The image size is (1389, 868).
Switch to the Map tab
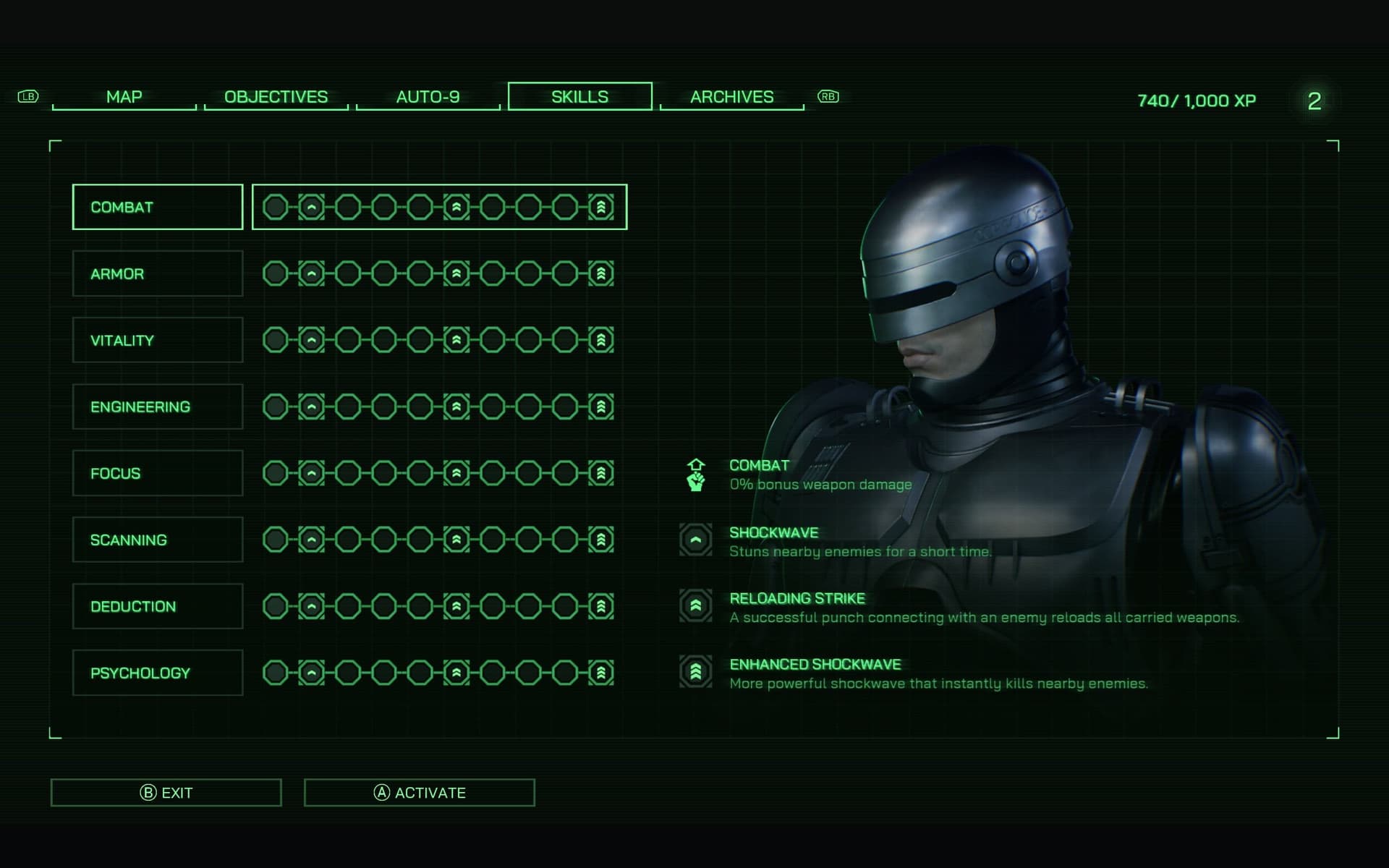click(x=124, y=97)
